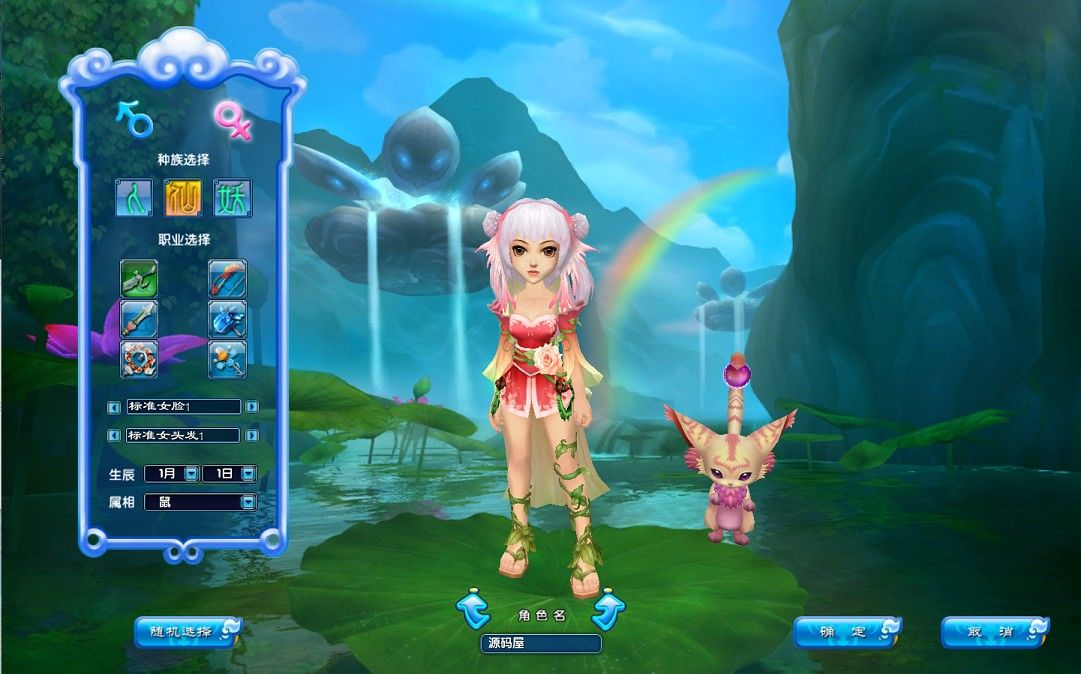This screenshot has height=674, width=1081.
Task: Go to previous hairstyle
Action: (x=114, y=436)
